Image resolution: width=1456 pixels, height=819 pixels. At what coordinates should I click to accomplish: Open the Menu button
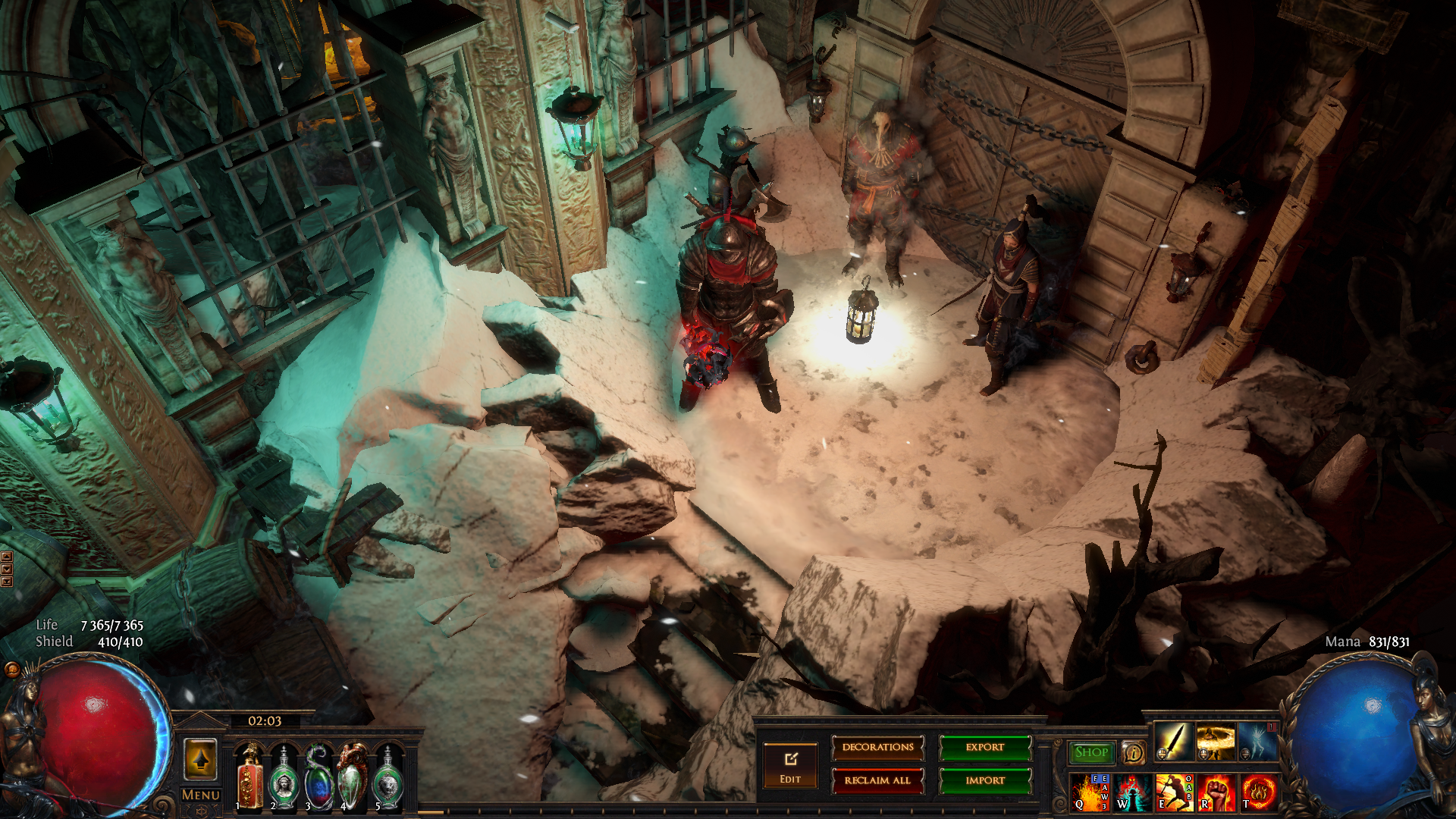201,795
